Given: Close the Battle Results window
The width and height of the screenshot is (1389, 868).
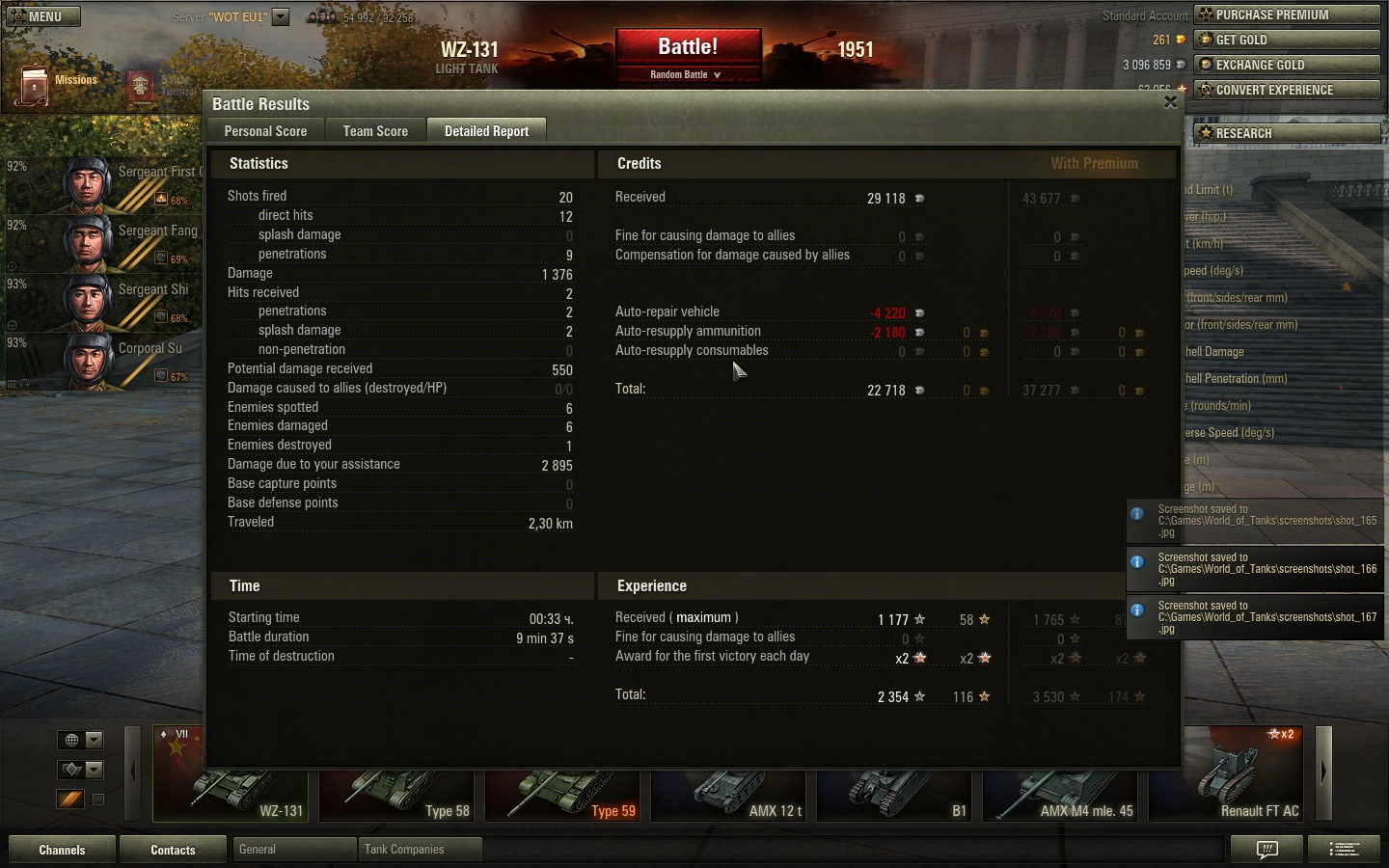Looking at the screenshot, I should click(x=1170, y=102).
